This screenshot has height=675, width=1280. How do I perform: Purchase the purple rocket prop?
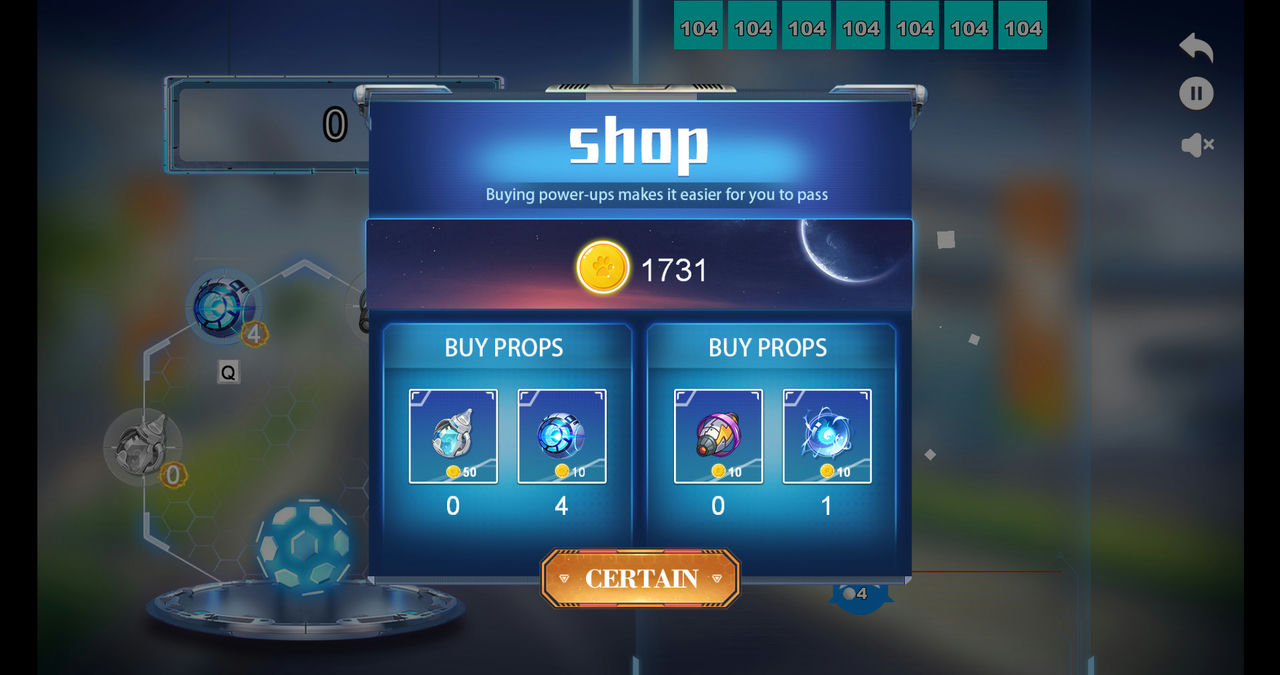point(718,436)
